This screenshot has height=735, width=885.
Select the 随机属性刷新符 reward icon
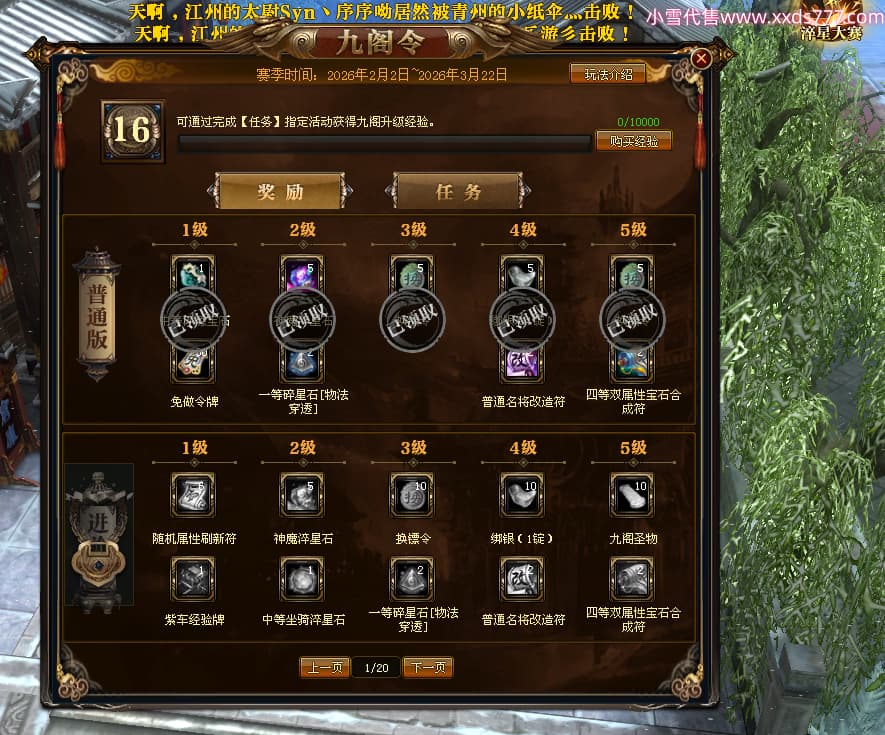[193, 495]
